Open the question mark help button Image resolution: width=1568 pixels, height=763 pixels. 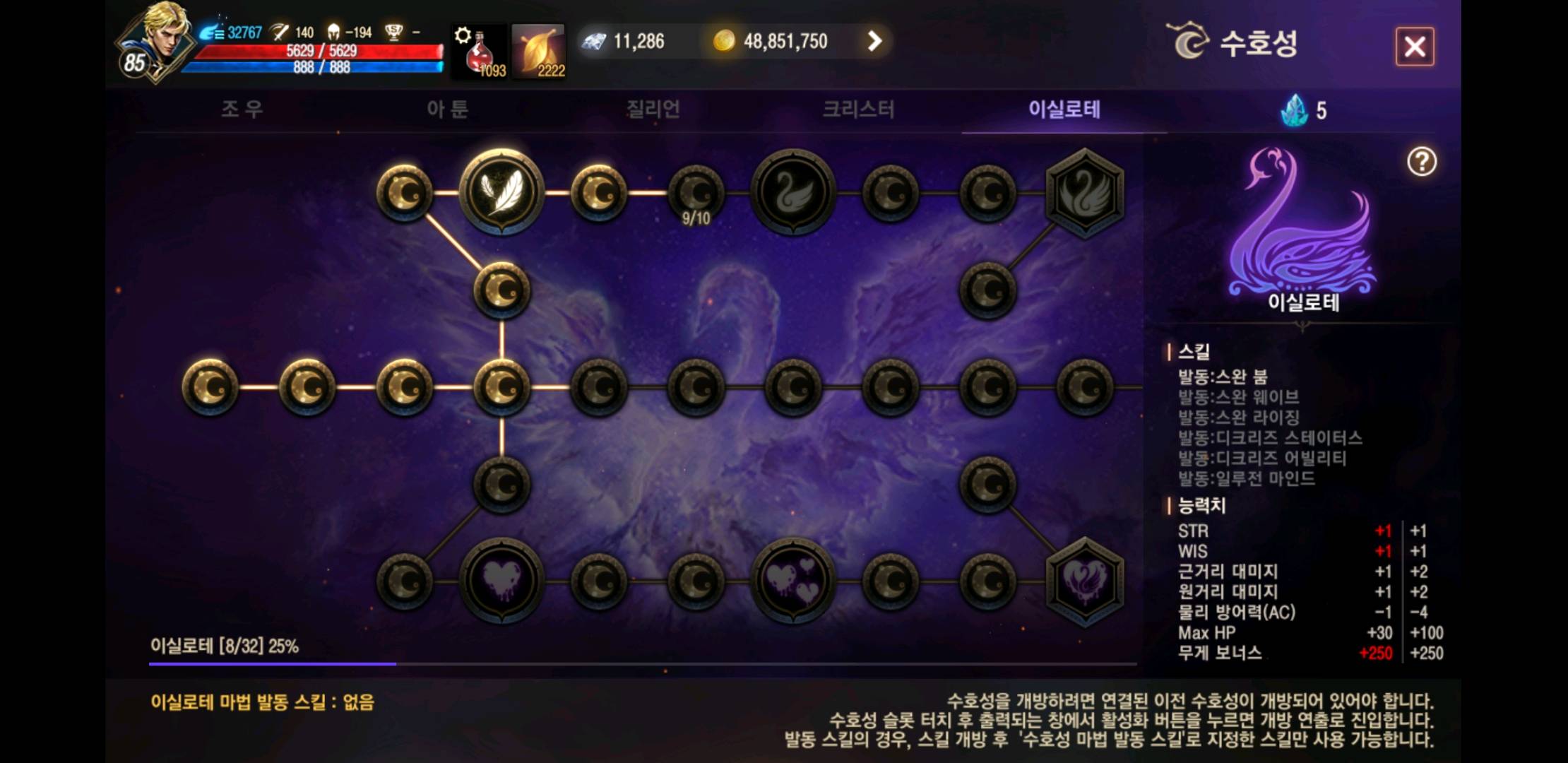pyautogui.click(x=1421, y=162)
